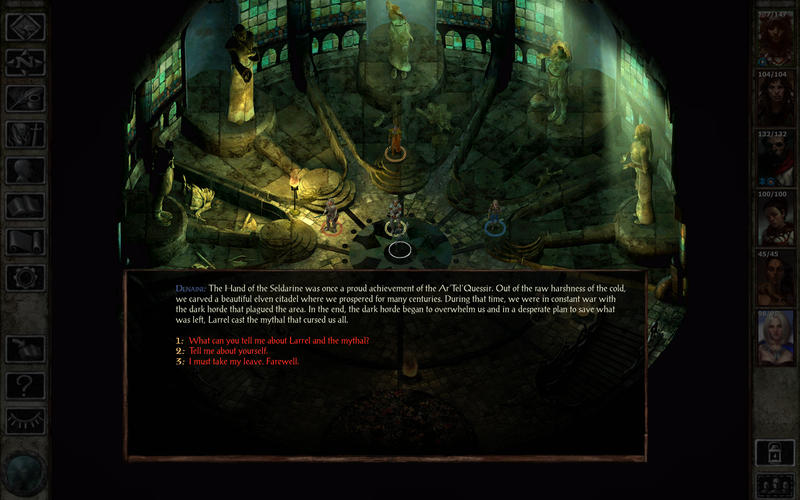Click the game clock orb
Screen dimensions: 800x500
pos(24,472)
